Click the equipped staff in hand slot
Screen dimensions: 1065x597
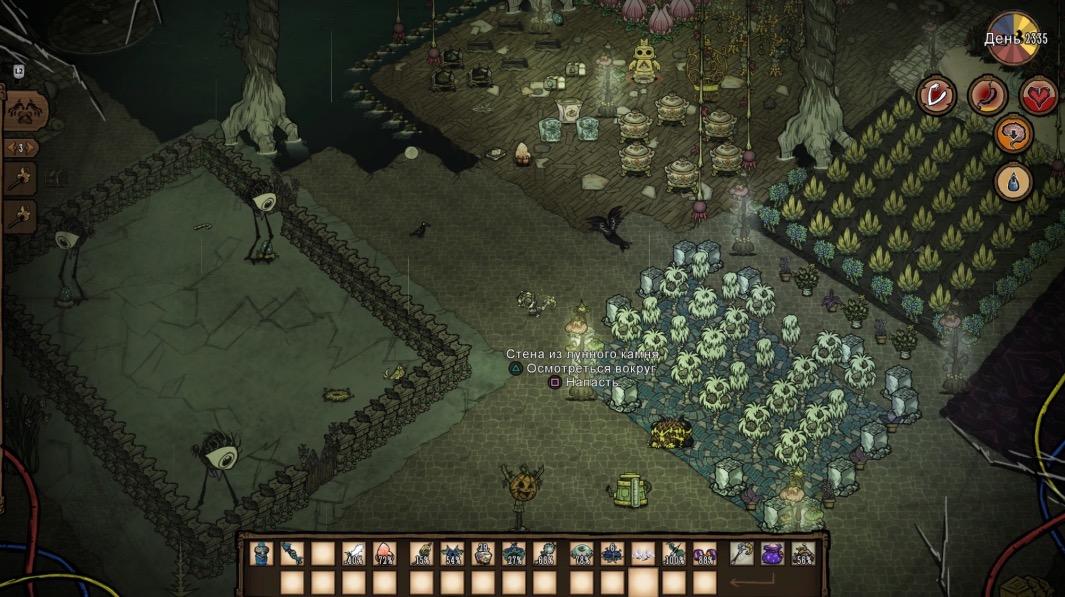[741, 553]
